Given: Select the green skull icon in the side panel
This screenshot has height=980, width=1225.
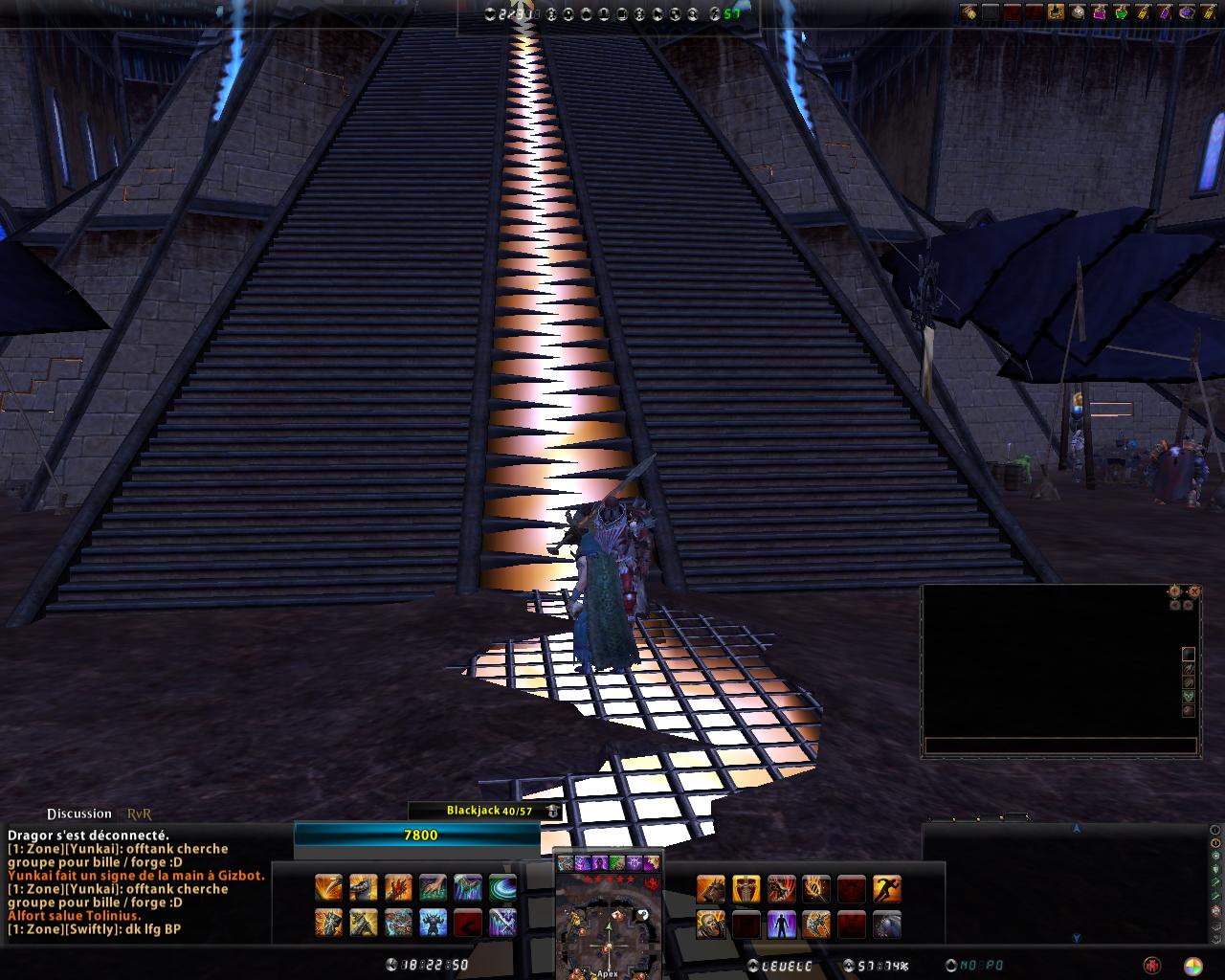Looking at the screenshot, I should tap(1189, 697).
